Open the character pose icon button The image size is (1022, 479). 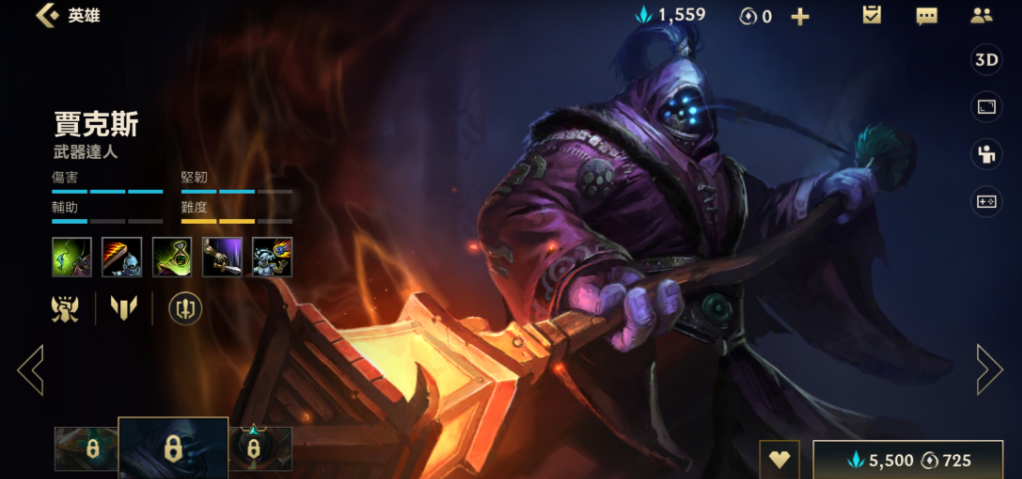(986, 154)
